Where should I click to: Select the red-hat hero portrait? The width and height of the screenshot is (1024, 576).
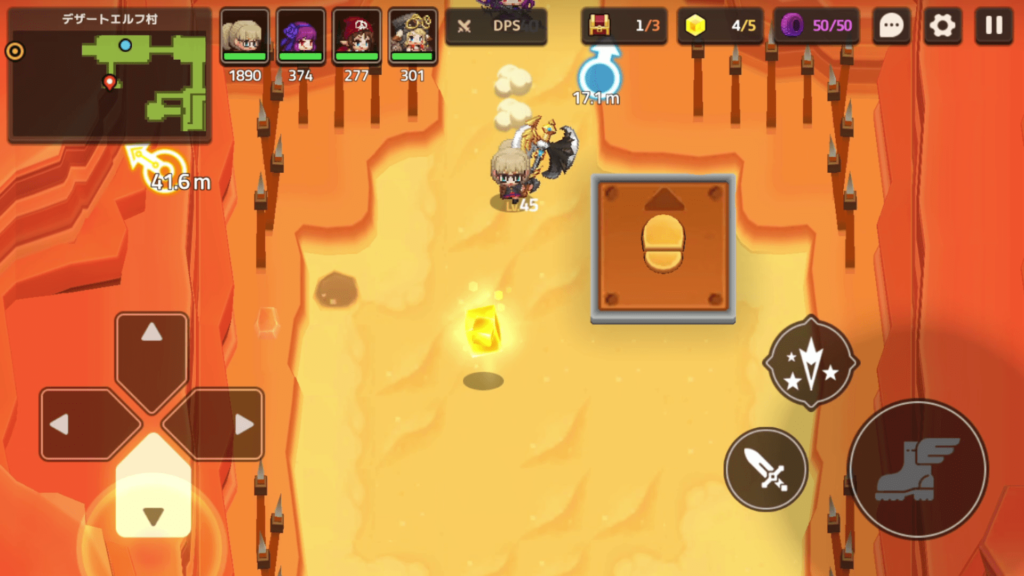357,36
